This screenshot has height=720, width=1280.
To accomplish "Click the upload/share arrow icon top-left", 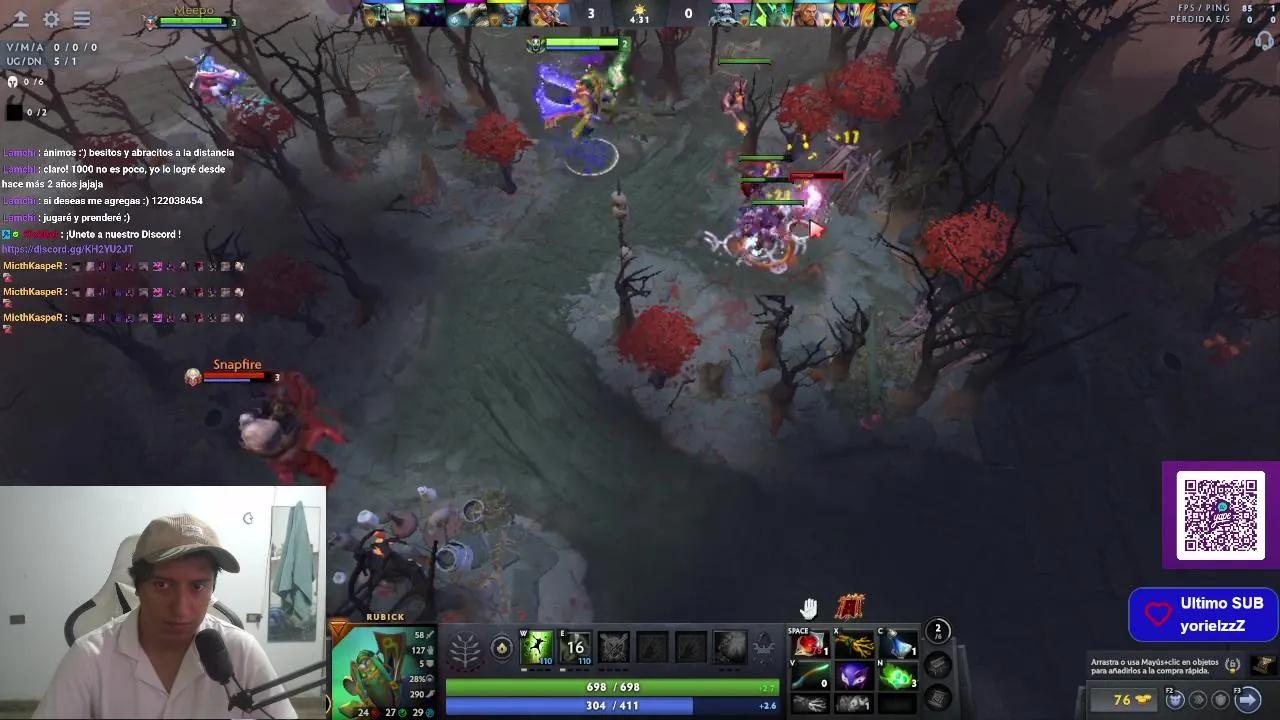I will (22, 17).
